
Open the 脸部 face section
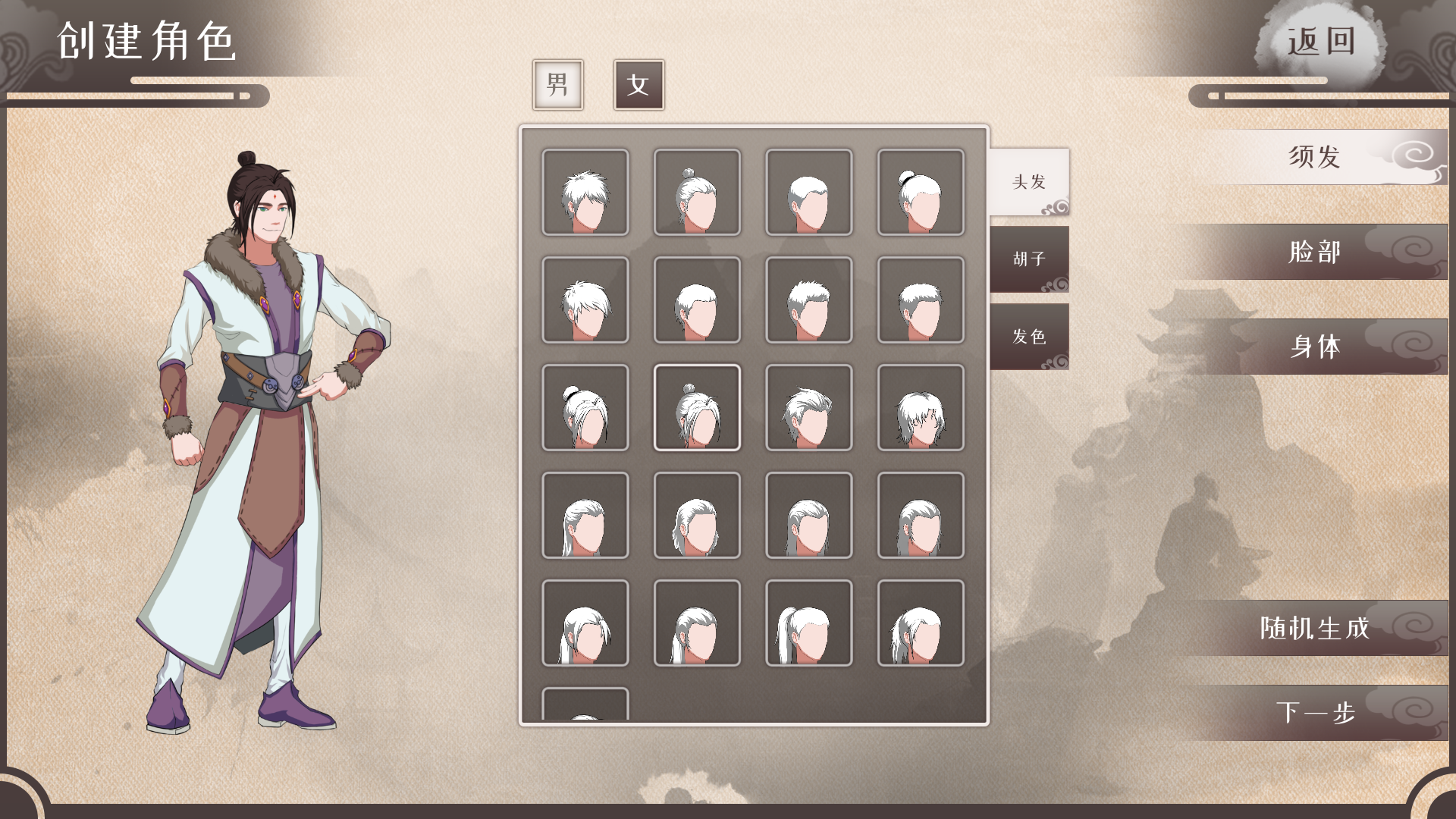[x=1315, y=252]
